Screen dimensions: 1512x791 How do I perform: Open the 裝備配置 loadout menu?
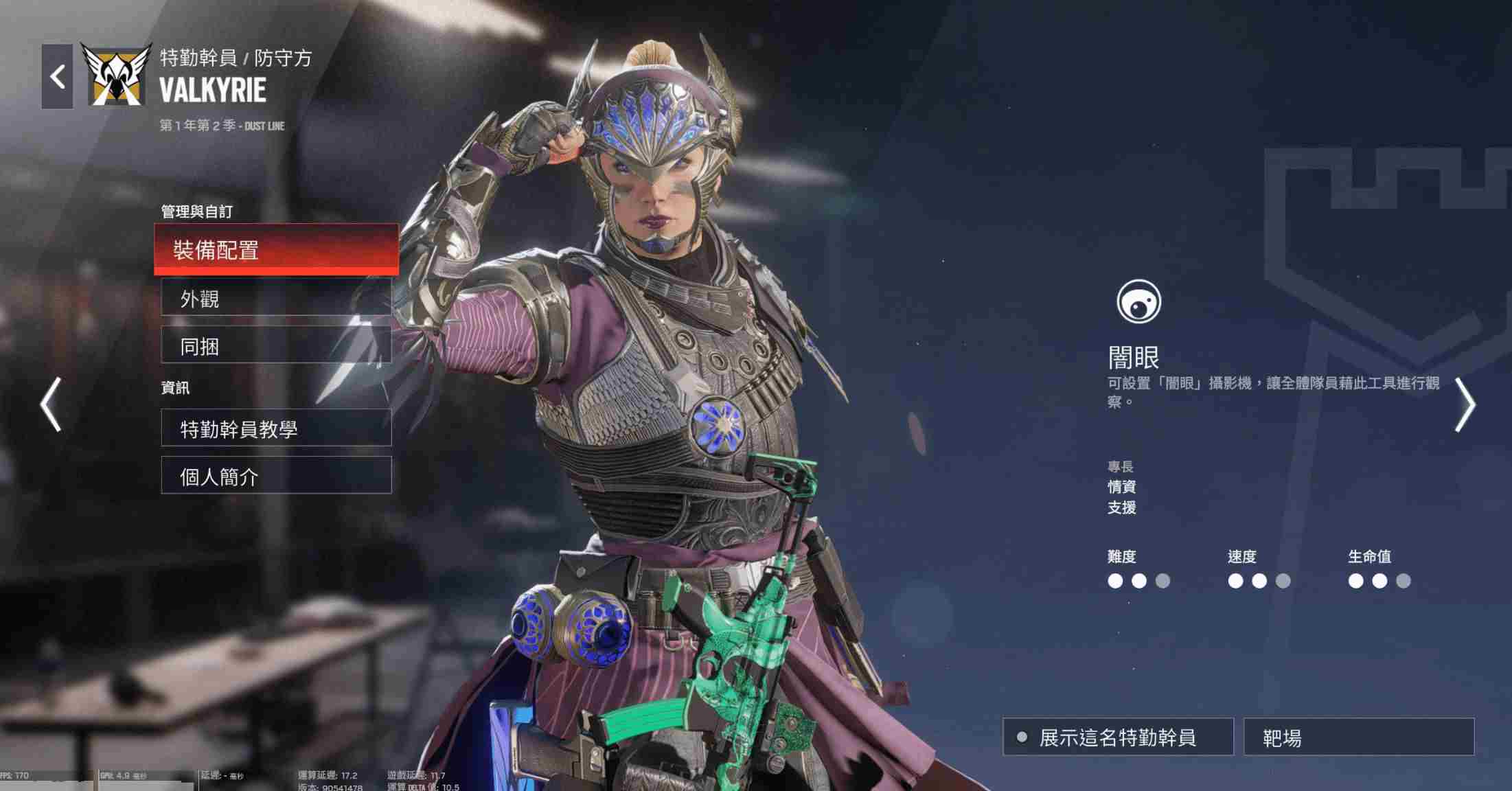click(276, 249)
